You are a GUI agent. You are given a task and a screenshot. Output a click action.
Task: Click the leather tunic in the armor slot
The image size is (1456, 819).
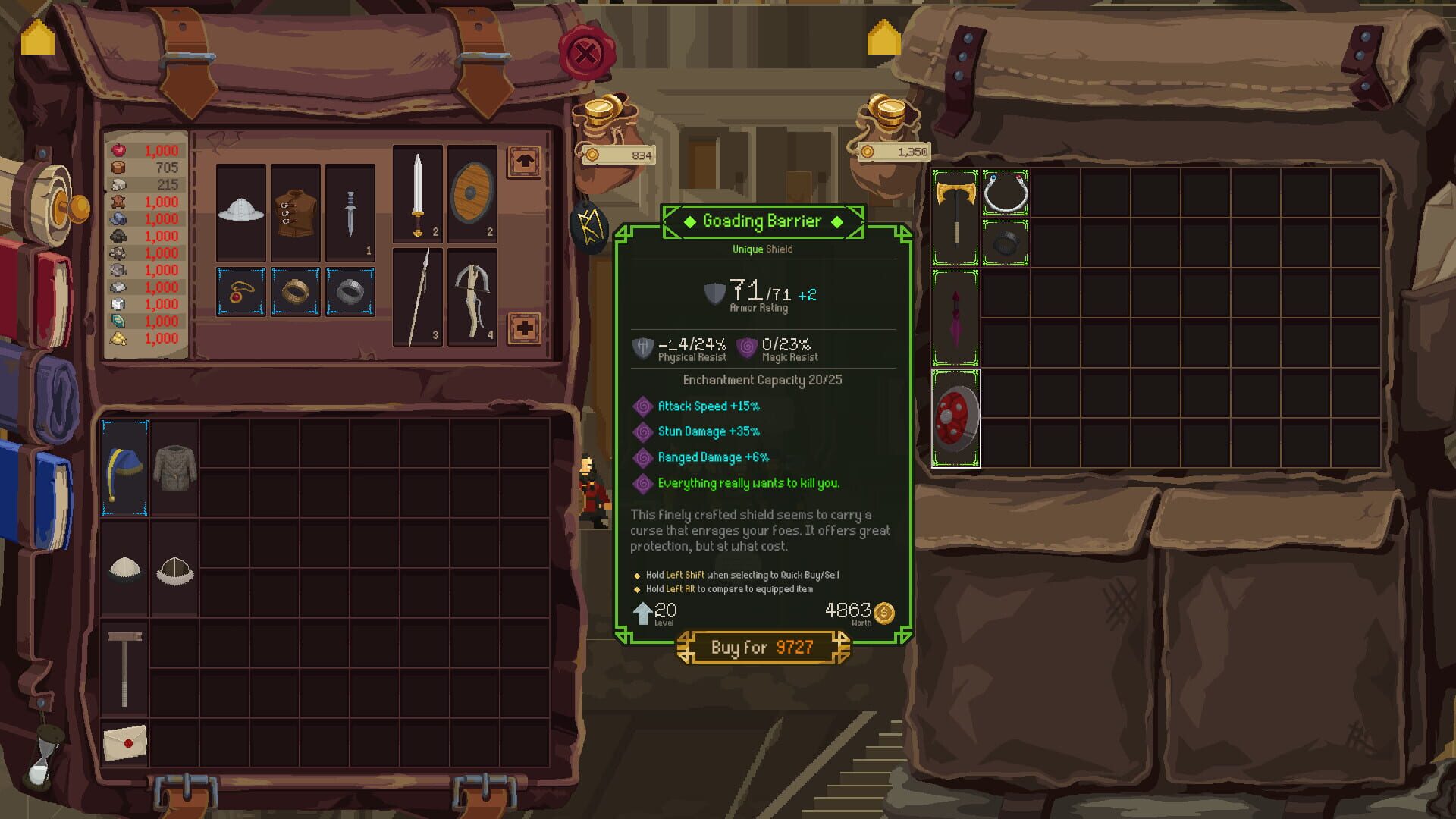click(x=296, y=212)
